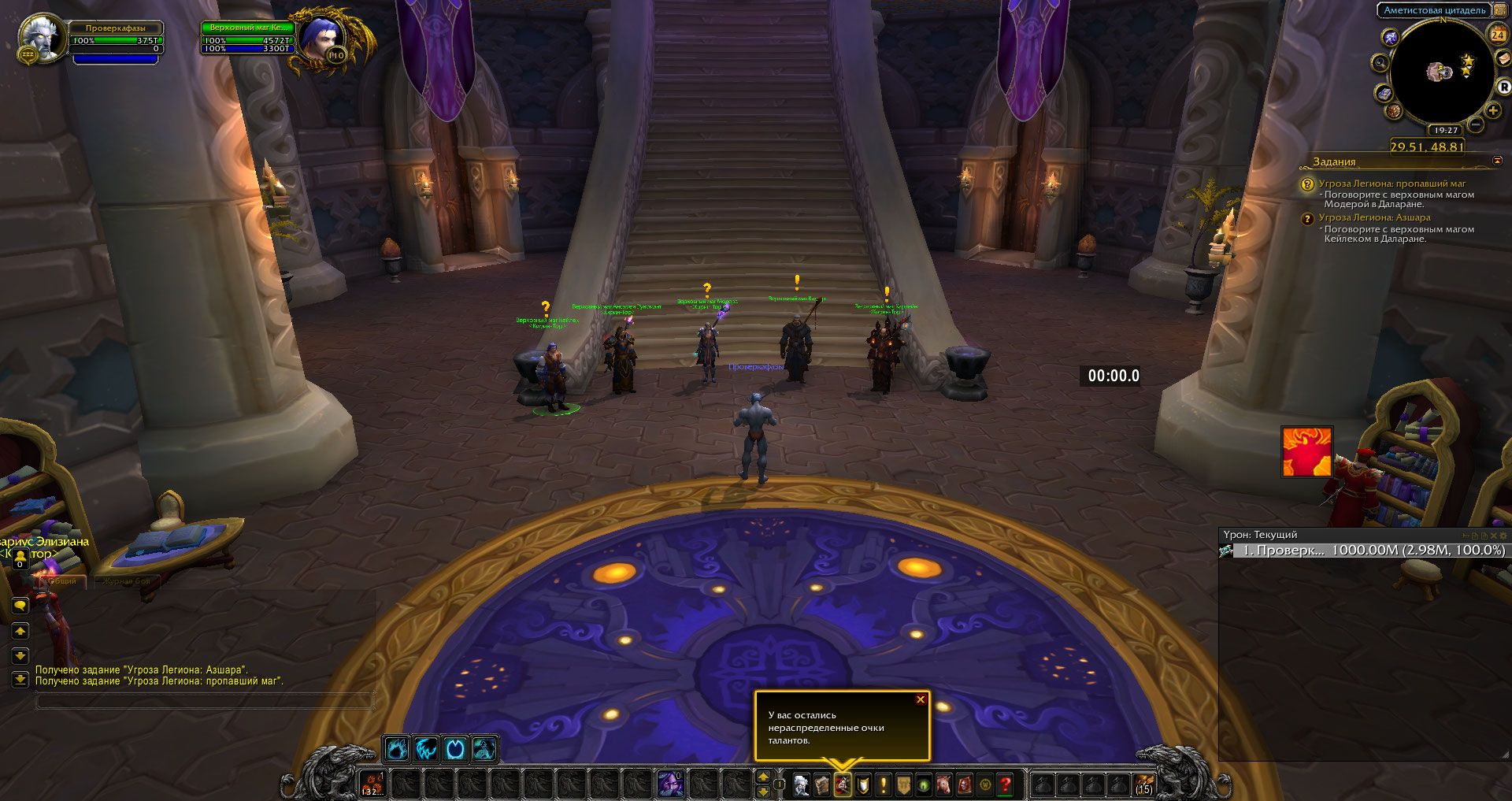Viewport: 1512px width, 801px height.
Task: Zoom in the minimap with plus button
Action: click(1493, 110)
